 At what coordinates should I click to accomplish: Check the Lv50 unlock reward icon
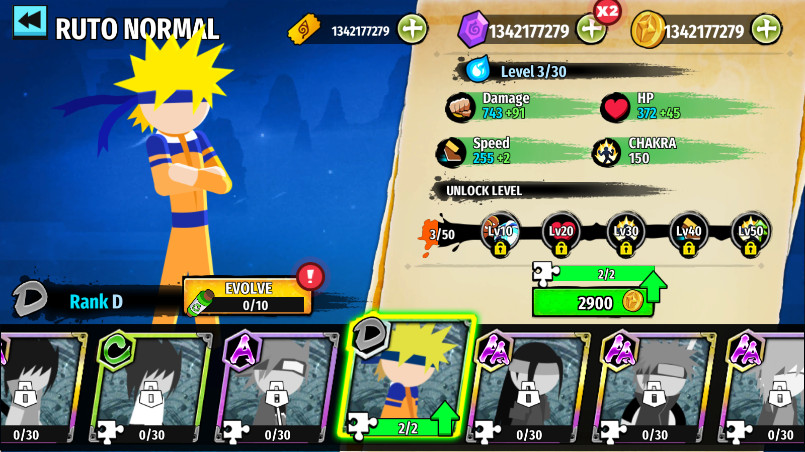pos(750,233)
